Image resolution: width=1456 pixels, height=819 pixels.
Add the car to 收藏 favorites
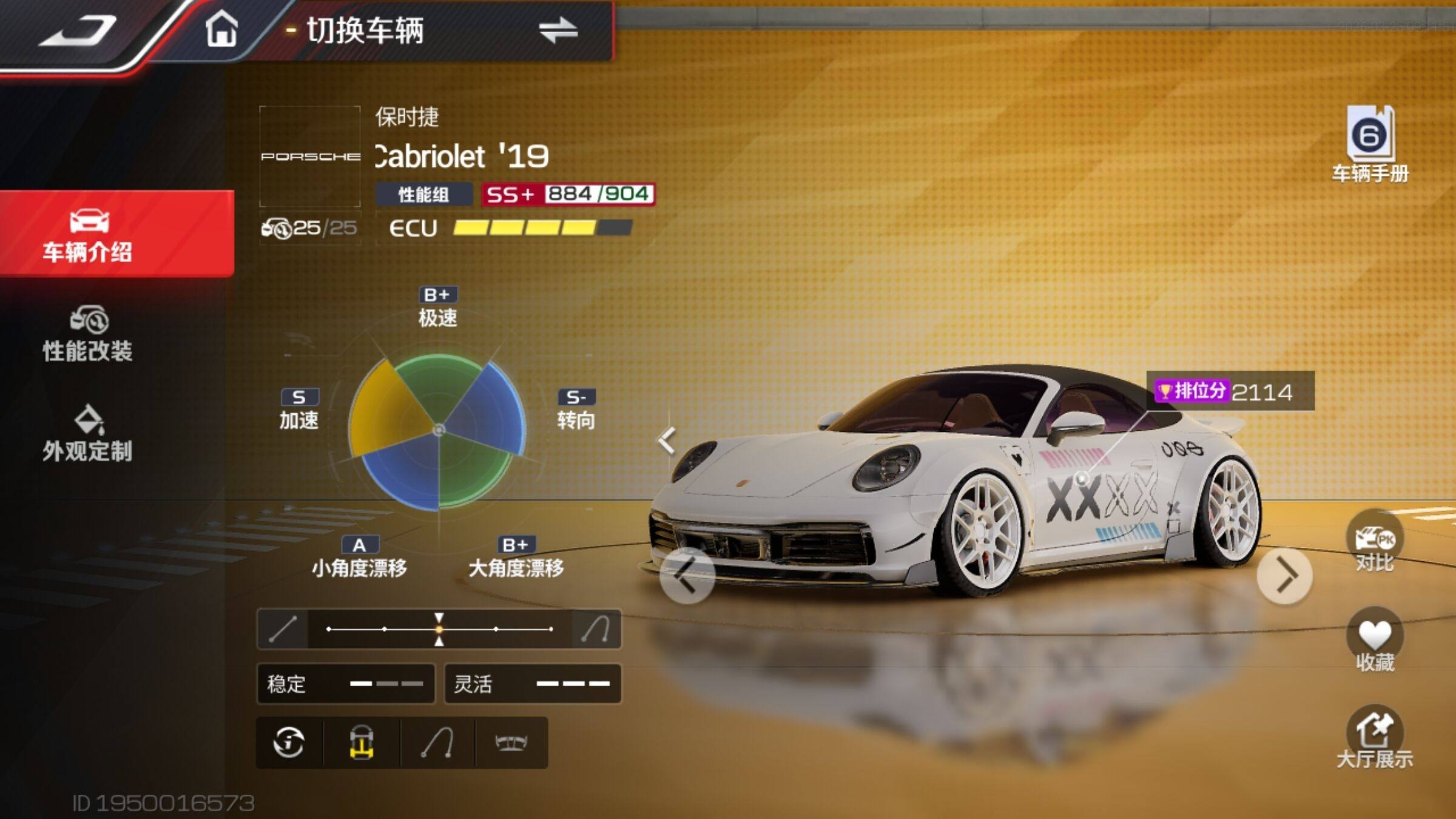(1375, 640)
